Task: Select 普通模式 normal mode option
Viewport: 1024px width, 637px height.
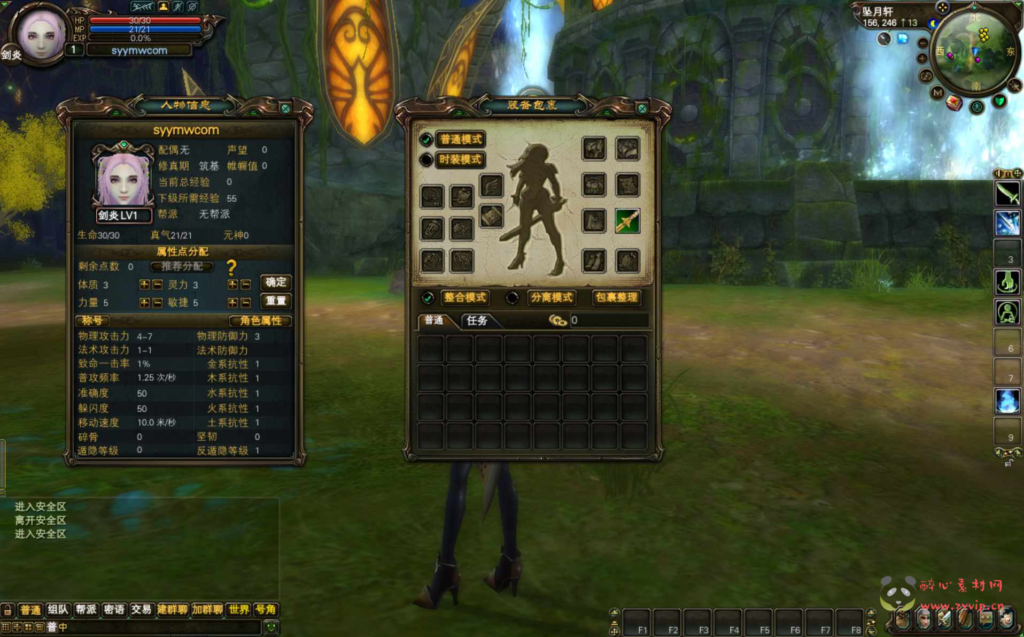Action: point(459,140)
